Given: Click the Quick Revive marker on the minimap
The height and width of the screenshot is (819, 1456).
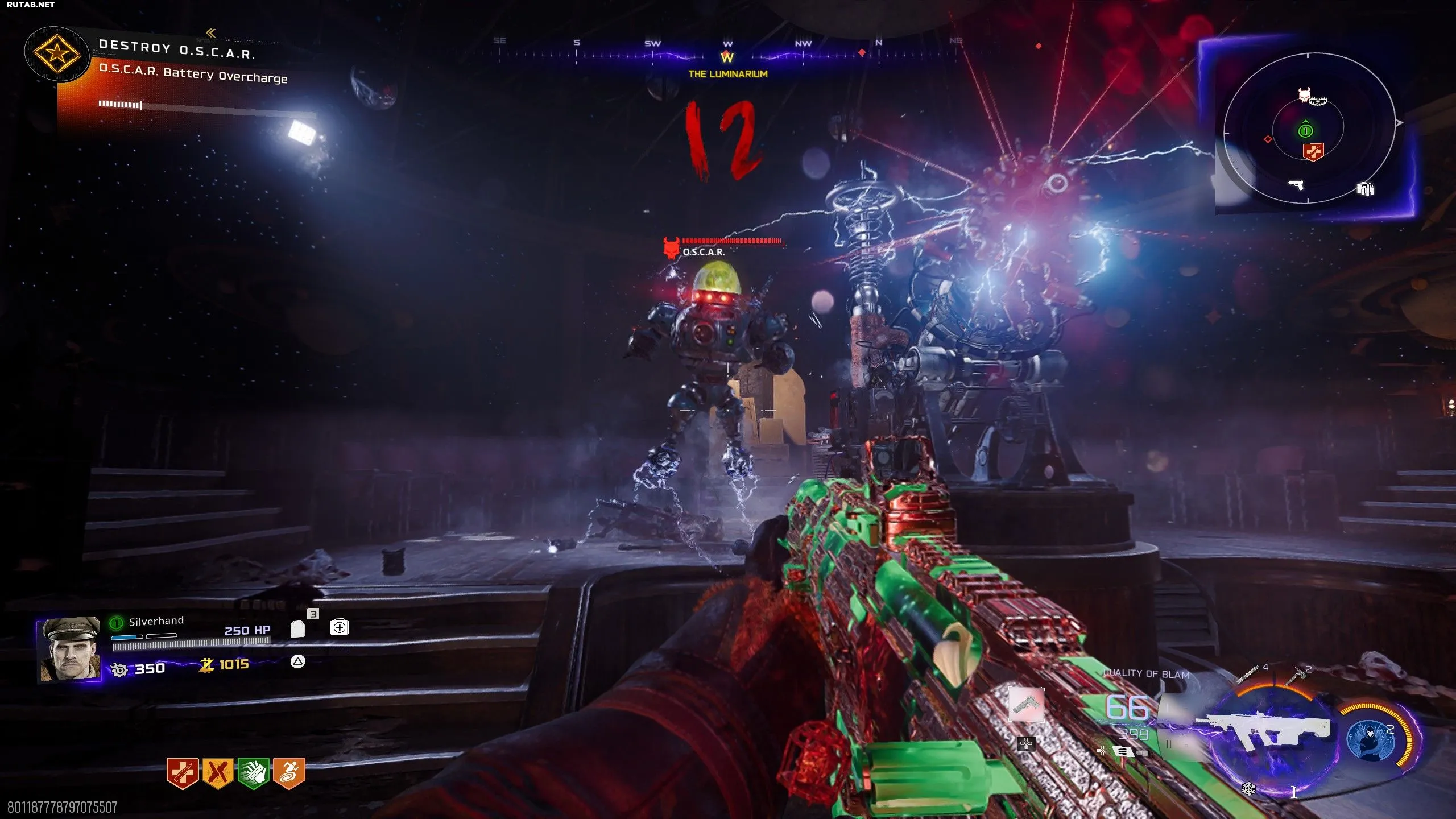Looking at the screenshot, I should point(1313,151).
